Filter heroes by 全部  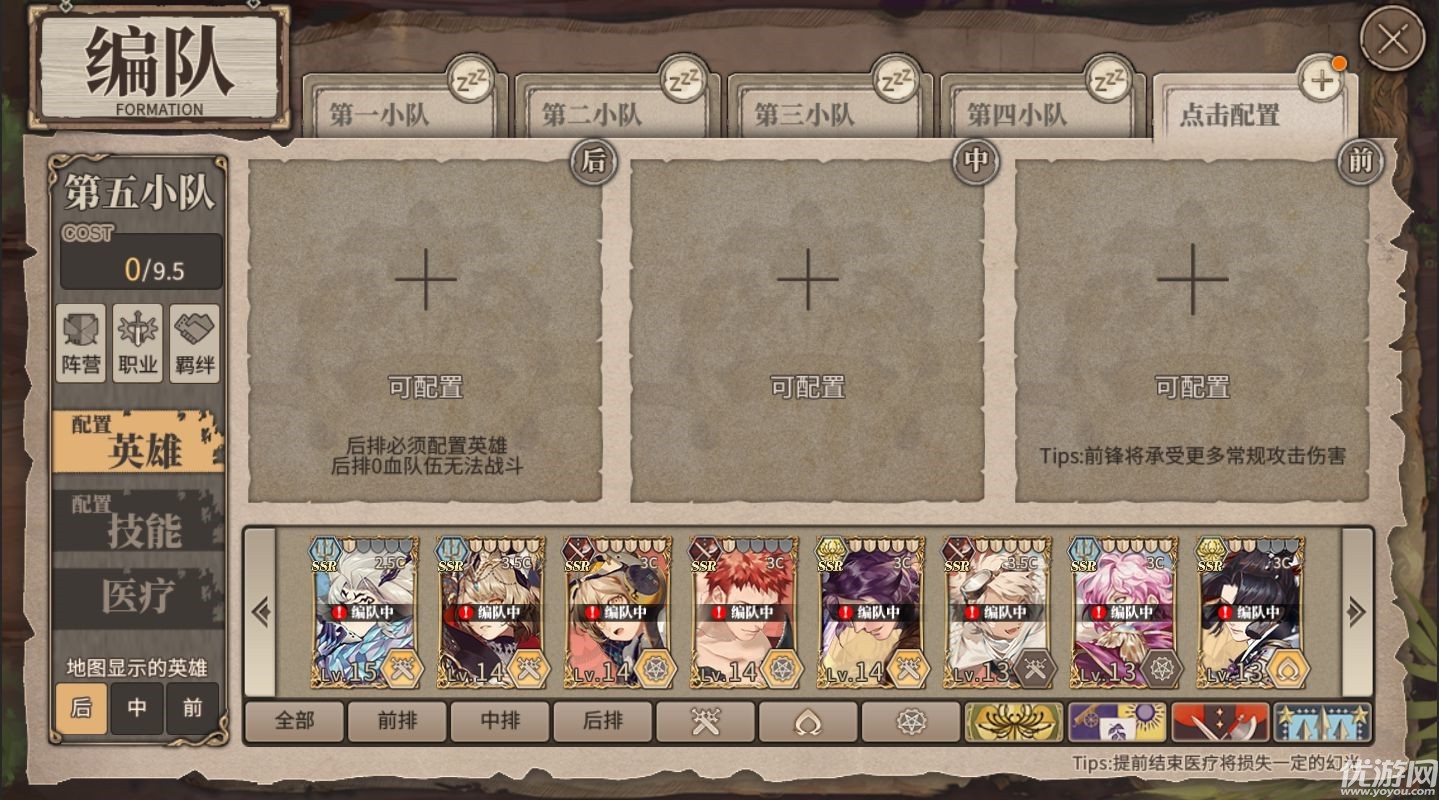click(x=295, y=721)
